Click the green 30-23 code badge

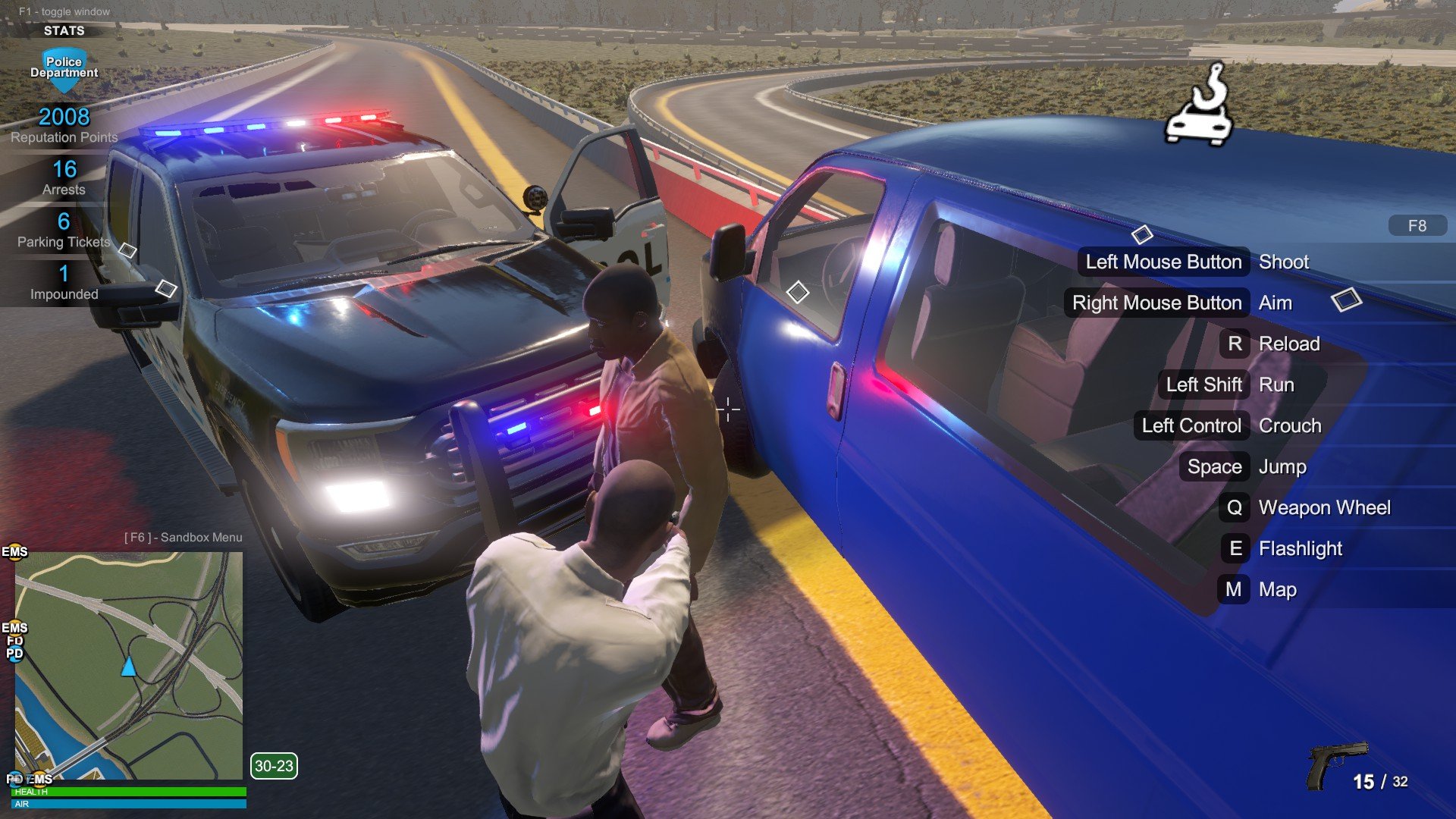[x=274, y=766]
